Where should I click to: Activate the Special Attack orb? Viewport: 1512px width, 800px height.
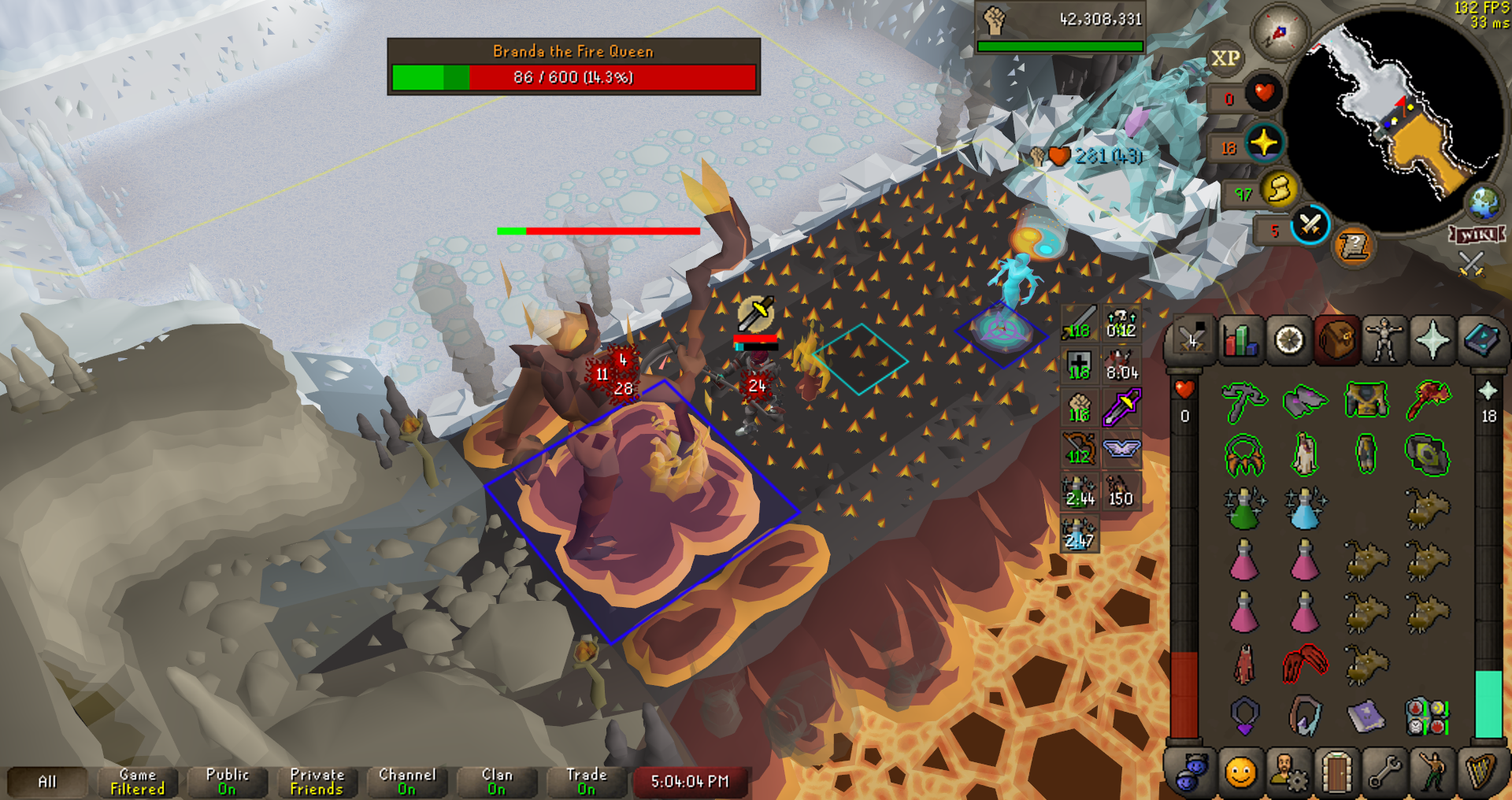1310,225
